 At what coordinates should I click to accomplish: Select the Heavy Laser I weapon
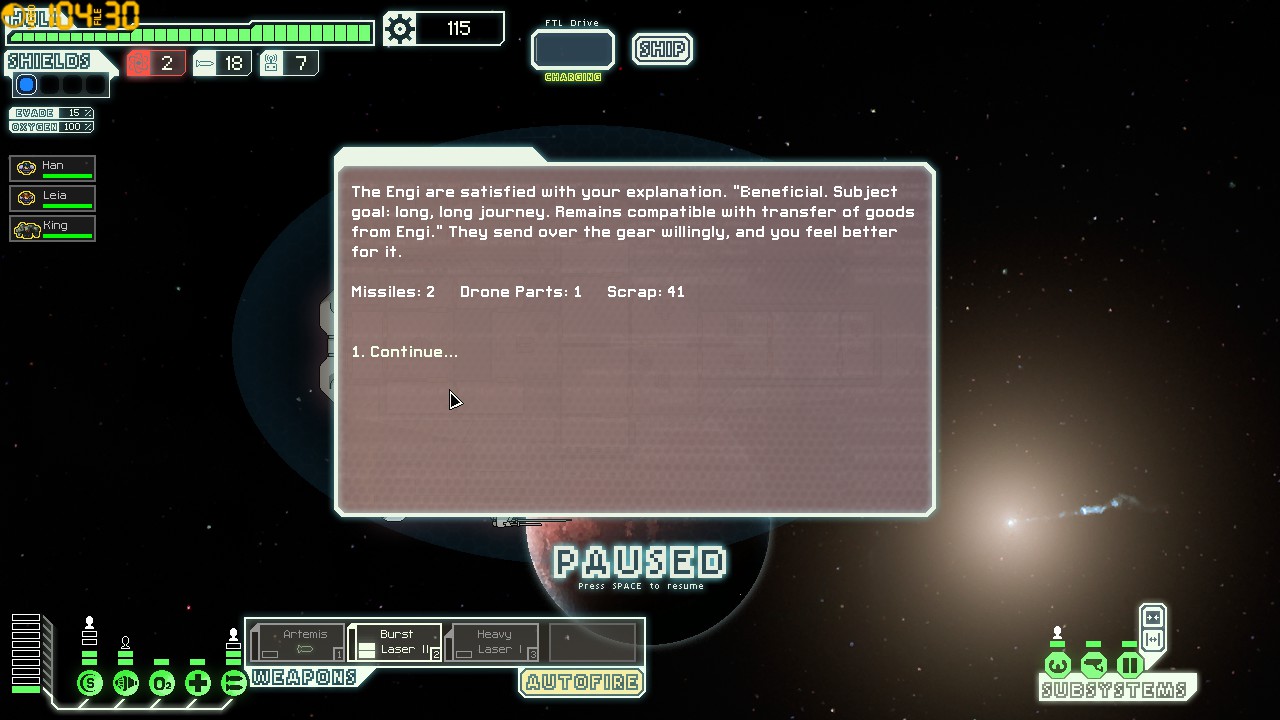click(x=493, y=642)
